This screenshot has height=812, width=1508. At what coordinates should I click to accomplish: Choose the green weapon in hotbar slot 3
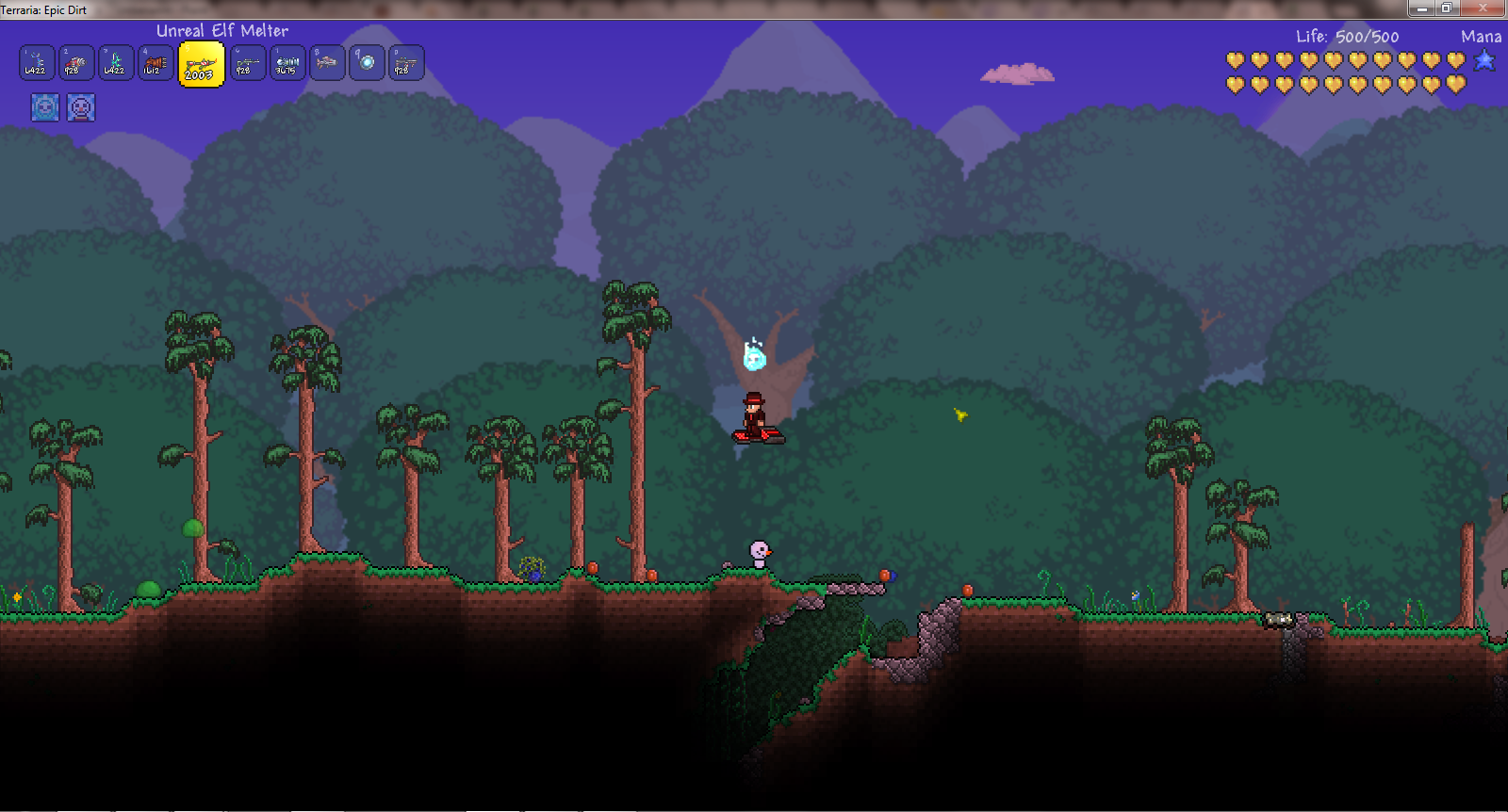(116, 63)
